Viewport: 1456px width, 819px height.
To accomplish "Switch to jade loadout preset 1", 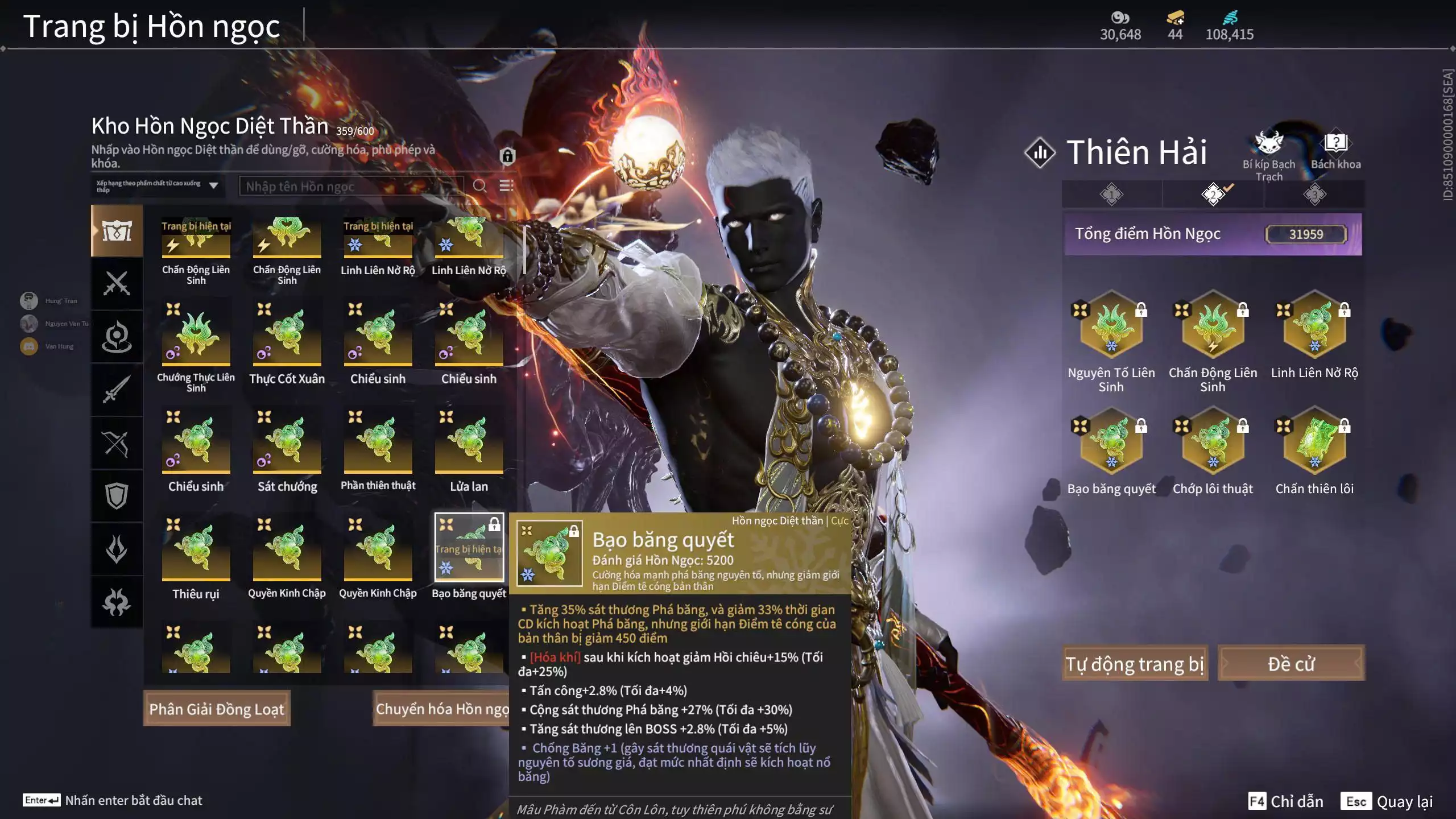I will pos(1111,195).
